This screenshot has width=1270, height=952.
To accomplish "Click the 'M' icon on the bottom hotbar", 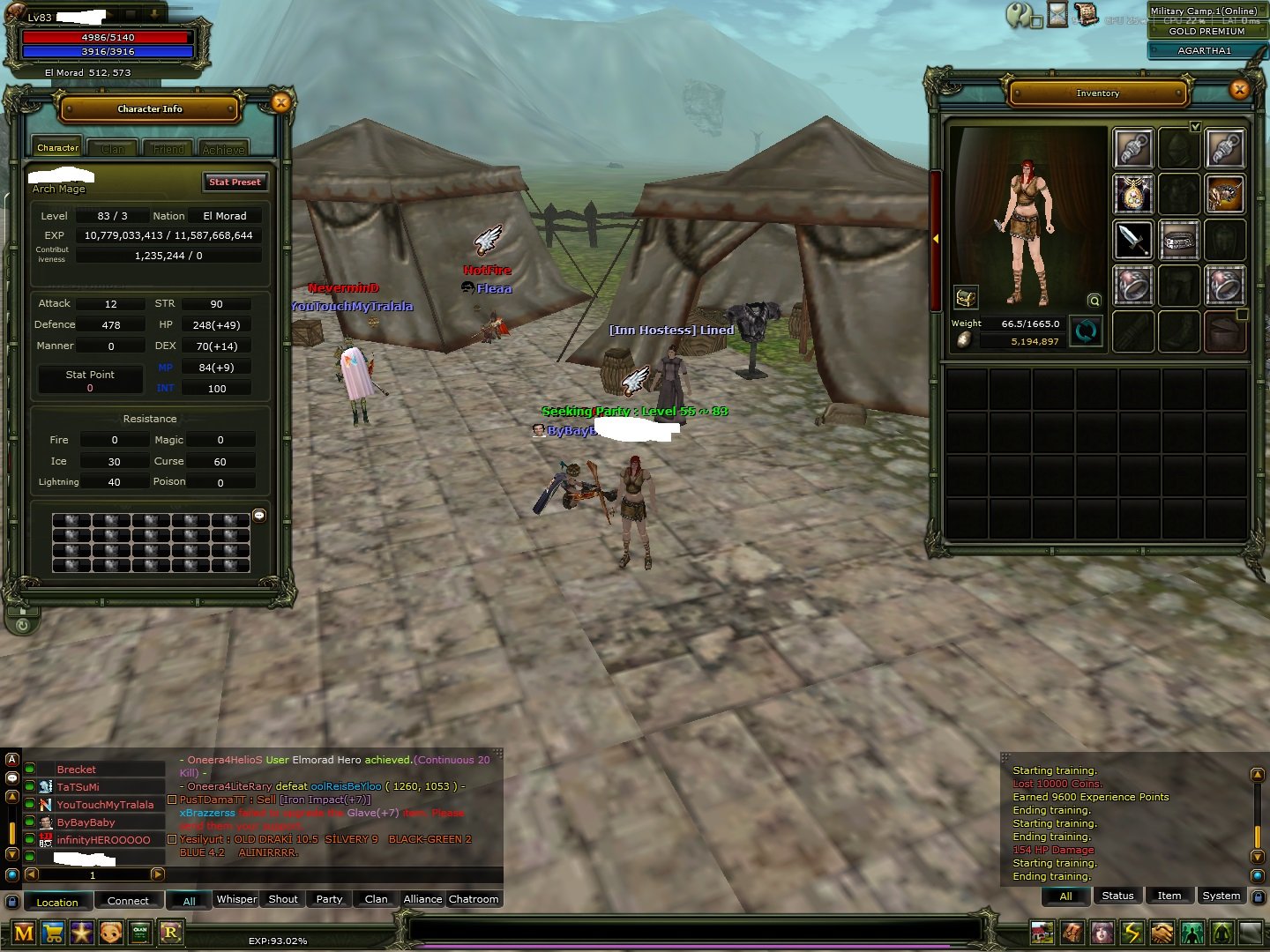I will point(24,933).
